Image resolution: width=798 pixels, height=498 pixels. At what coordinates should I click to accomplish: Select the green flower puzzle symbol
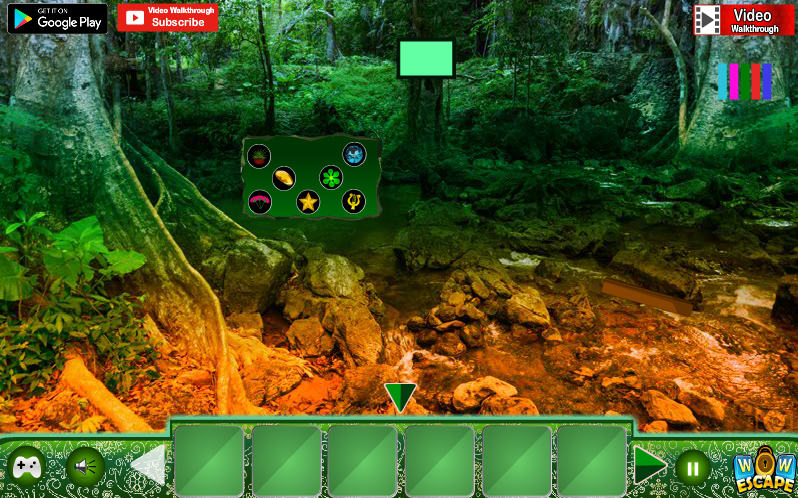331,178
